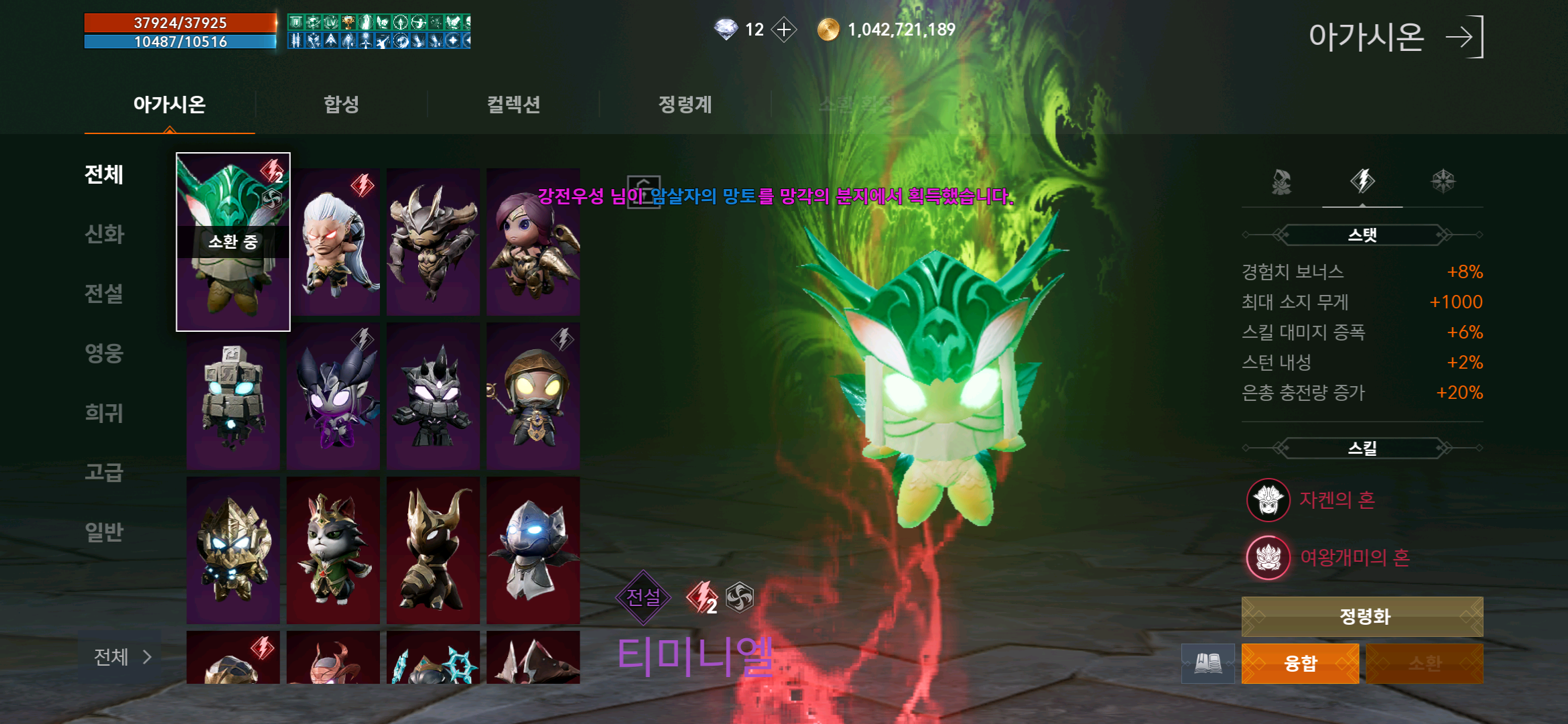Select the 일반 grade category
Image resolution: width=1568 pixels, height=724 pixels.
coord(104,530)
